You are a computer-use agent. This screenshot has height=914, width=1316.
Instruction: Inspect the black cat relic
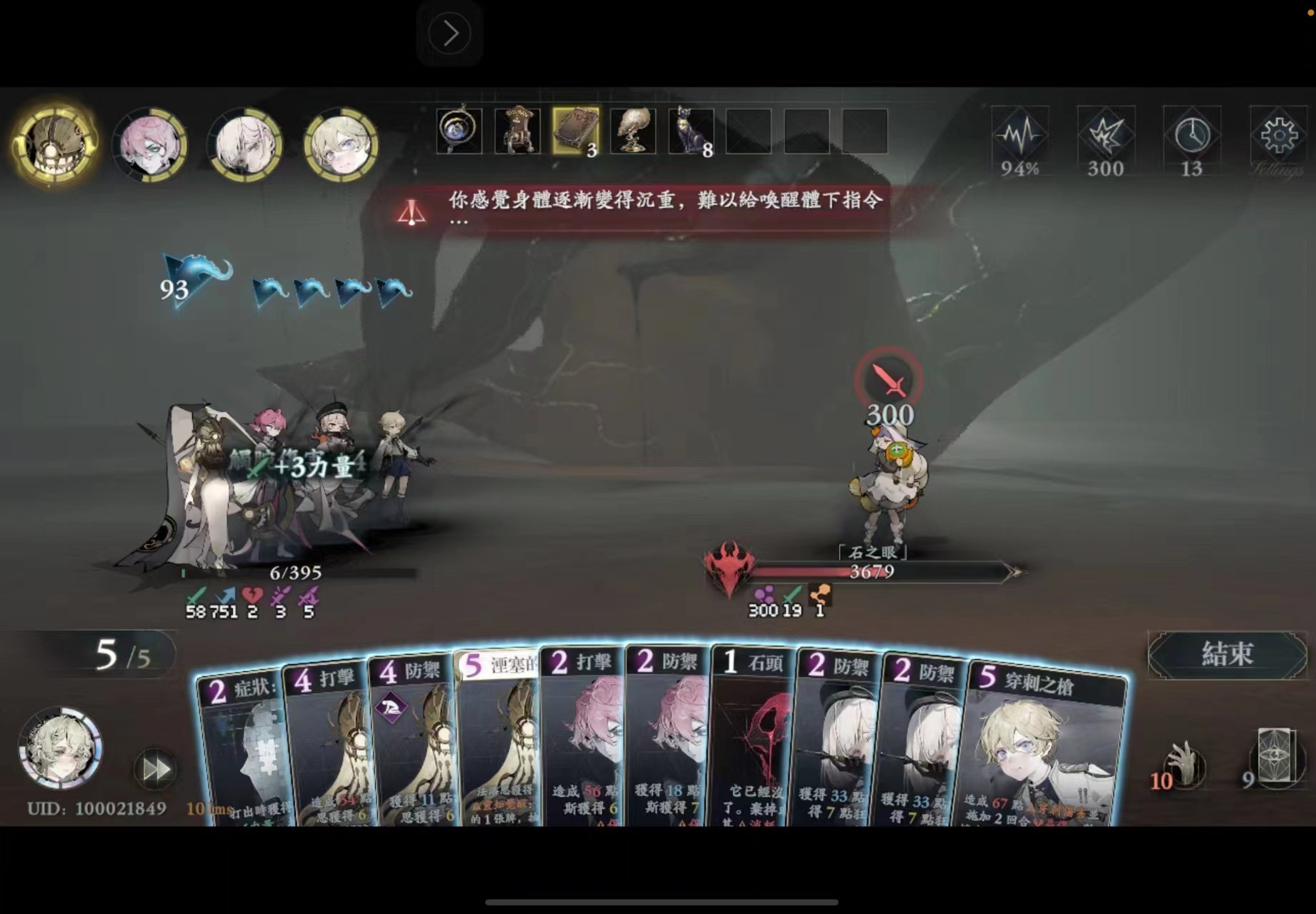coord(691,131)
